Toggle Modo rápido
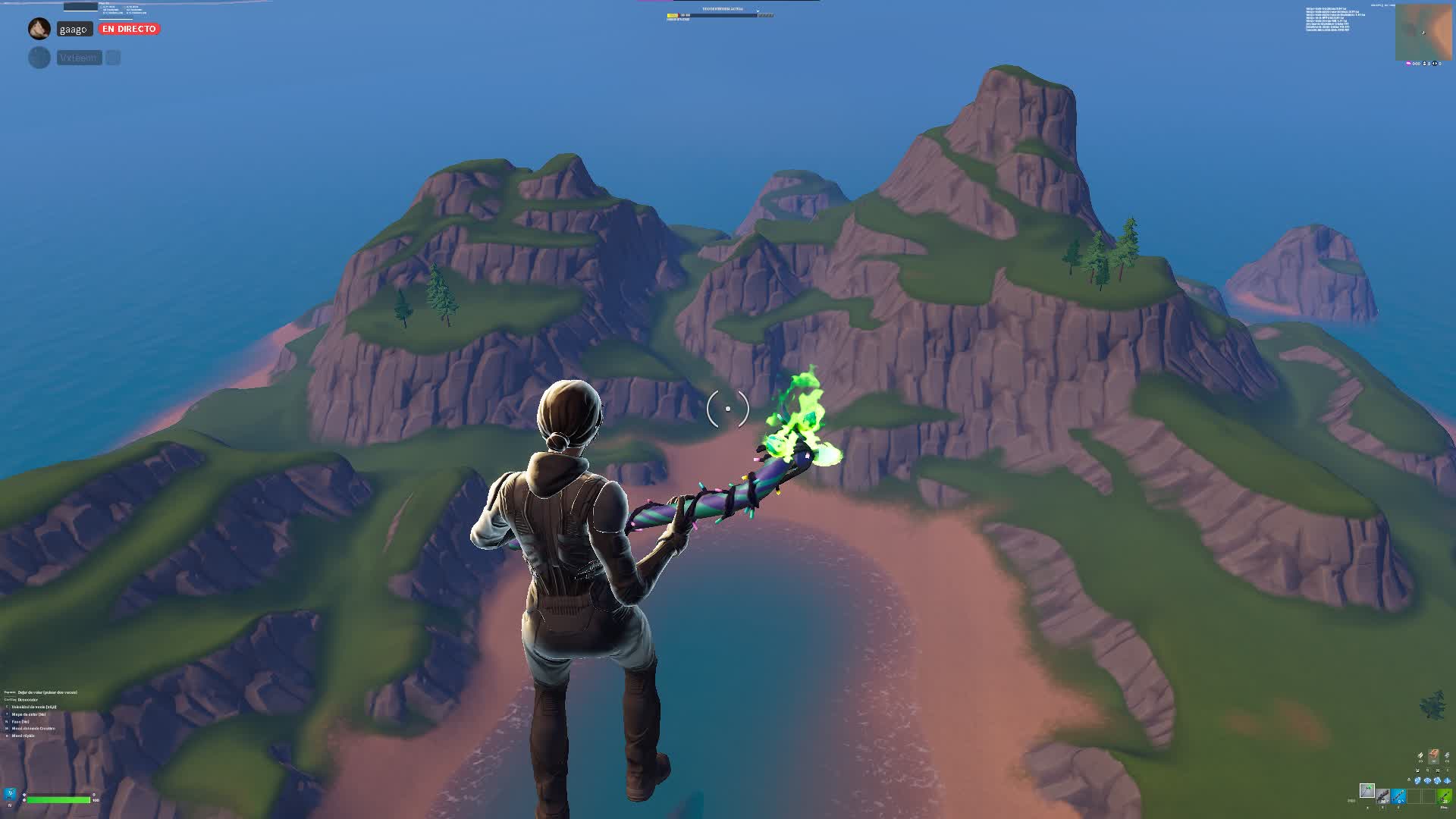This screenshot has height=819, width=1456. pyautogui.click(x=23, y=736)
